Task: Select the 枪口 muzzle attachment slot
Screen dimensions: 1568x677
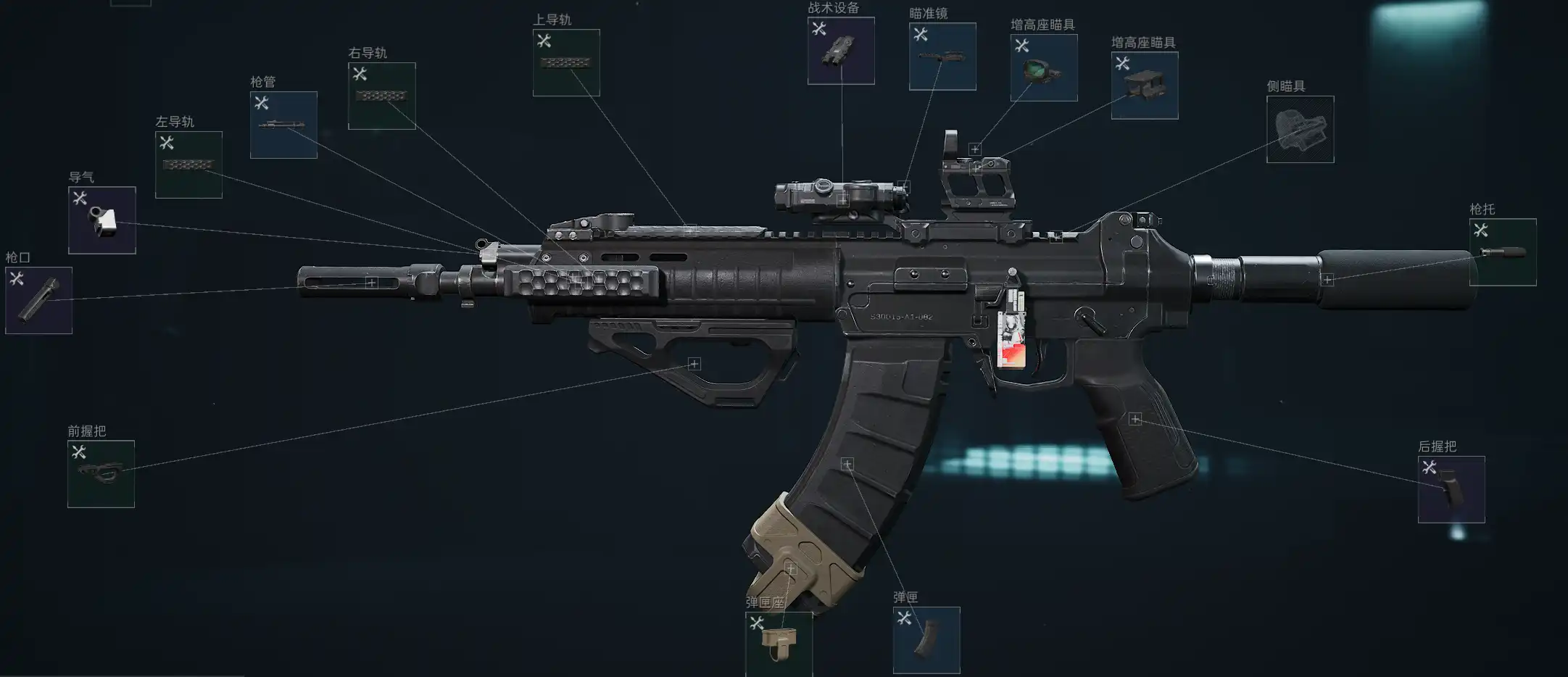Action: (38, 300)
